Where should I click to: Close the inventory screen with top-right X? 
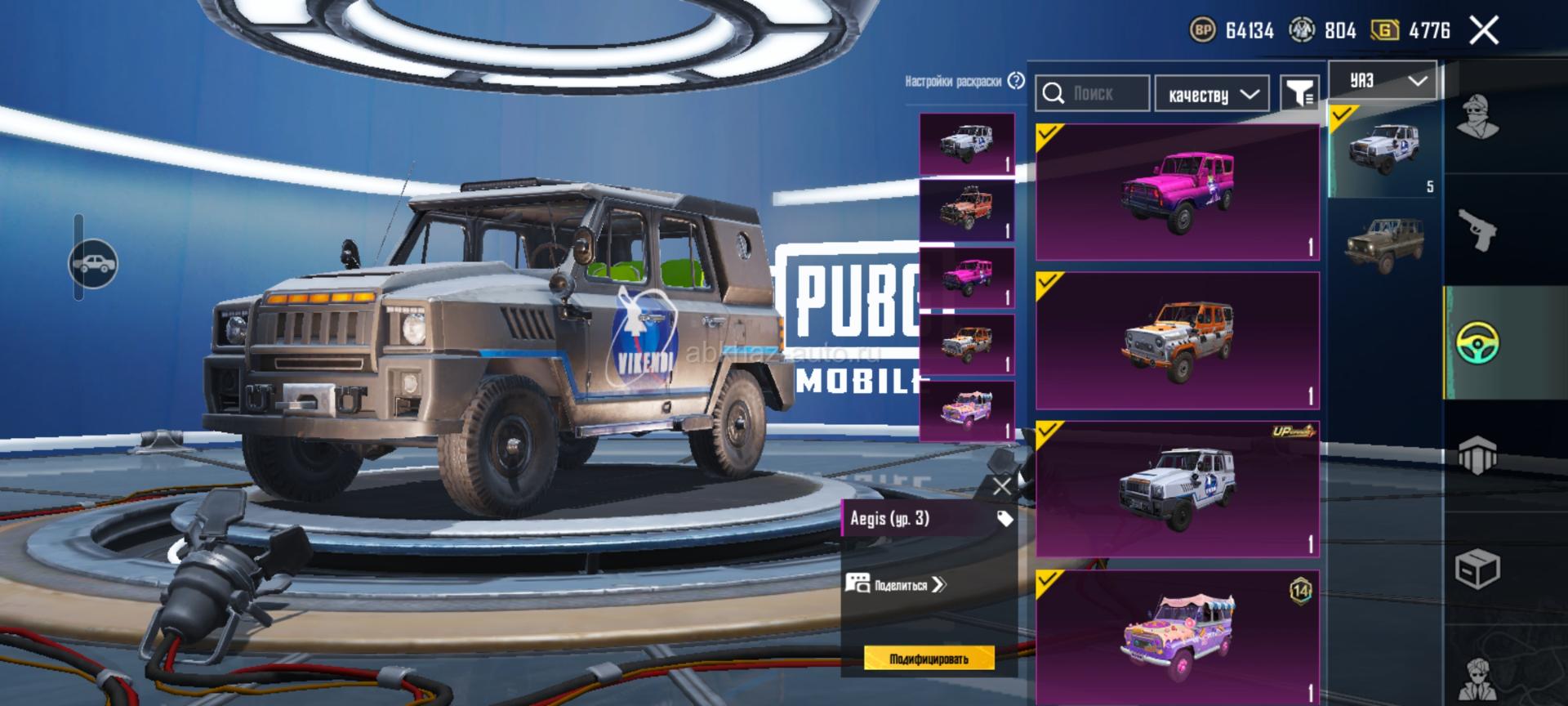pyautogui.click(x=1484, y=31)
